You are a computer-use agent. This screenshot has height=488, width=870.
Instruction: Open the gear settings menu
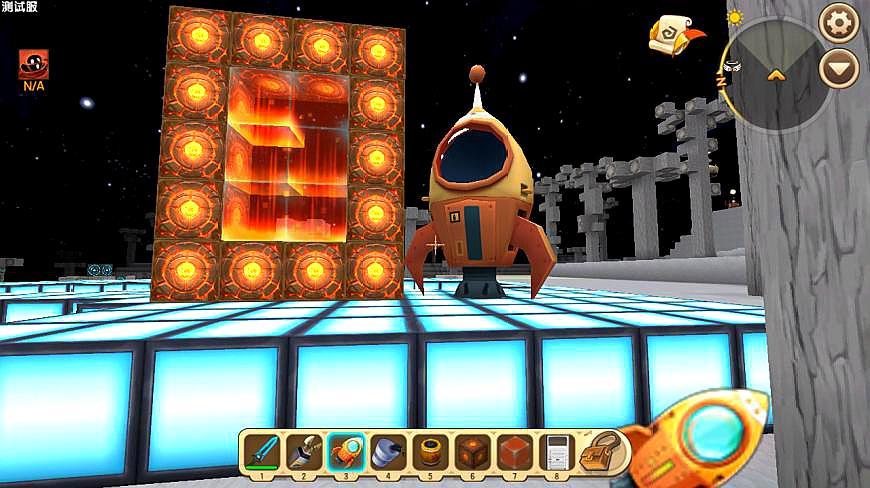tap(838, 21)
